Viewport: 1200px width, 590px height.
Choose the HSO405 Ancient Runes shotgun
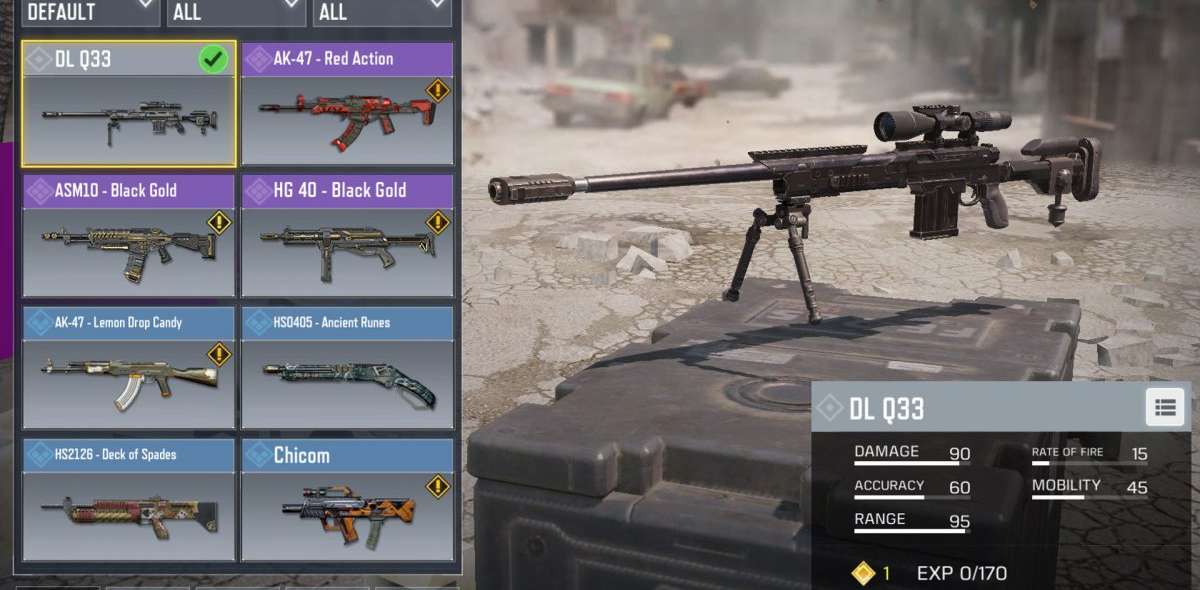click(x=347, y=368)
